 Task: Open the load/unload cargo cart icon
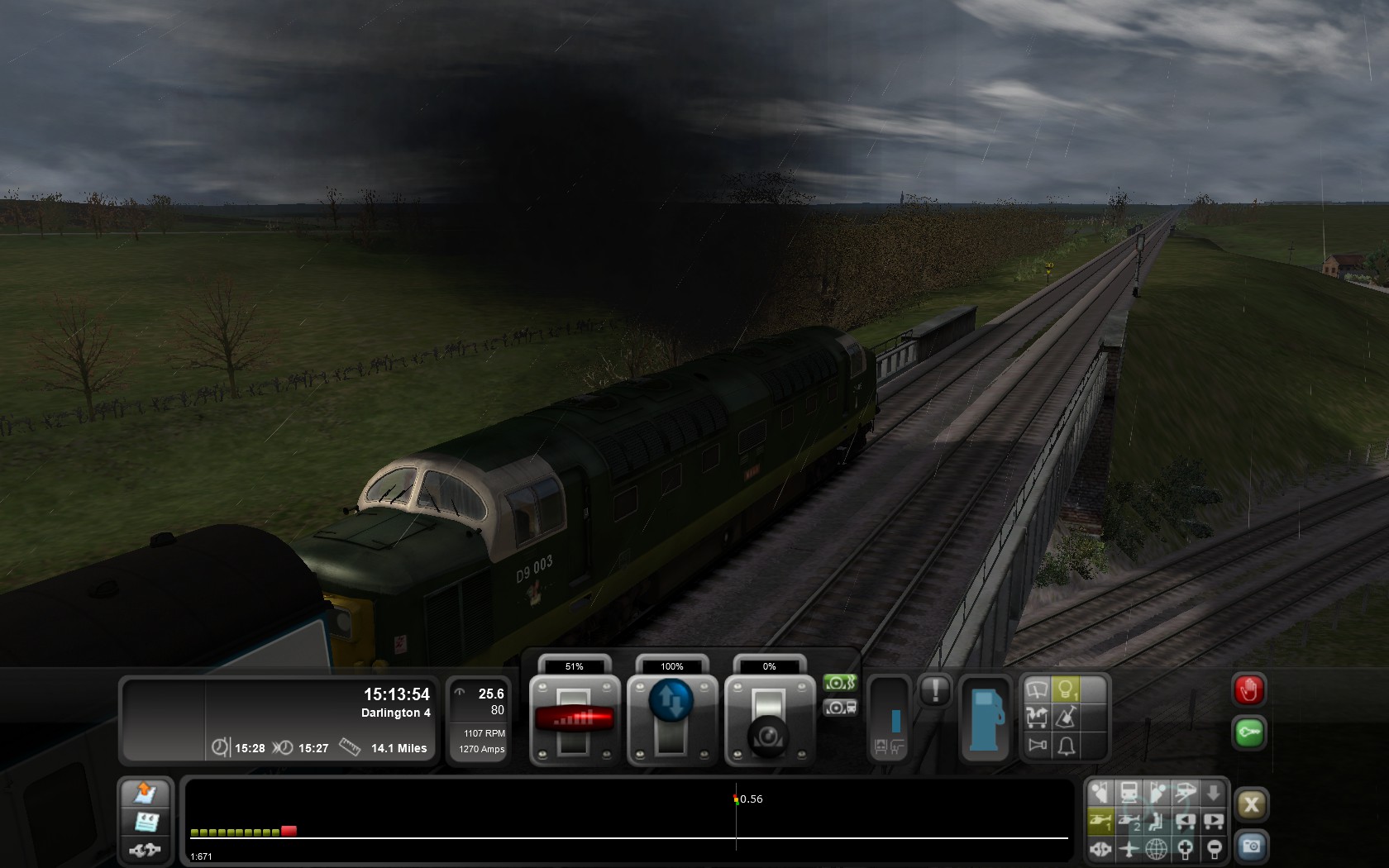pos(1037,717)
